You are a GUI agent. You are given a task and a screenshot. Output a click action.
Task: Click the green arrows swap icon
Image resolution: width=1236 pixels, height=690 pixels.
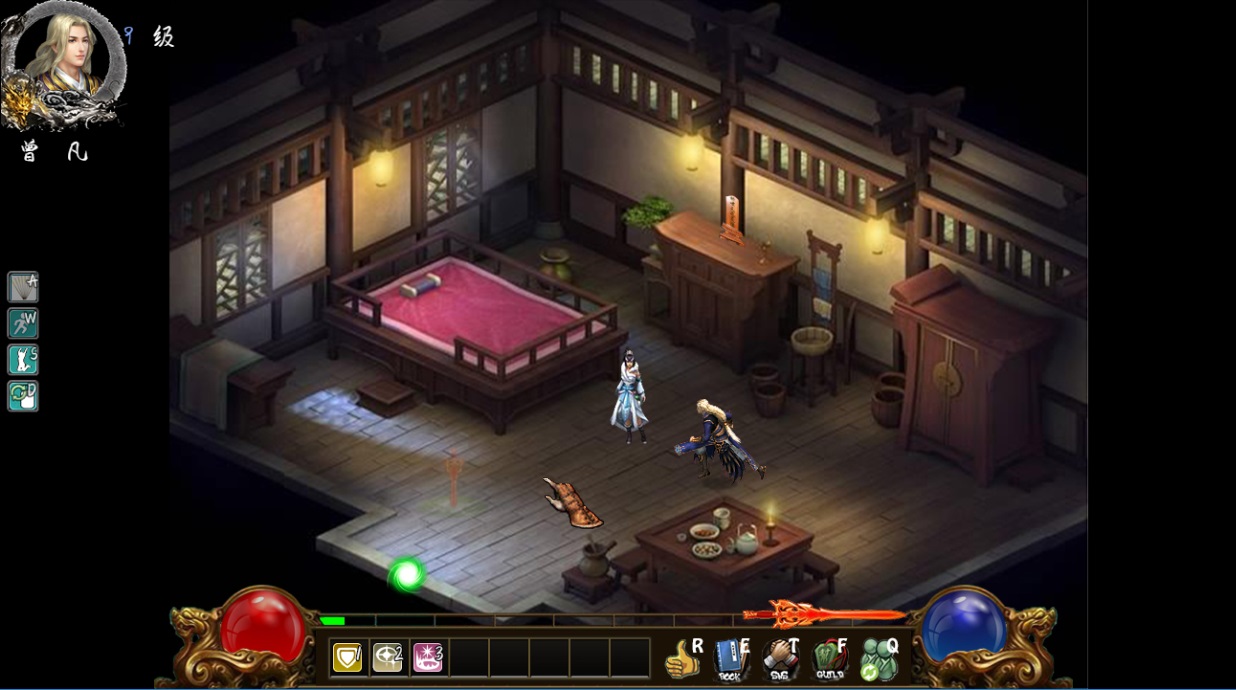(23, 396)
